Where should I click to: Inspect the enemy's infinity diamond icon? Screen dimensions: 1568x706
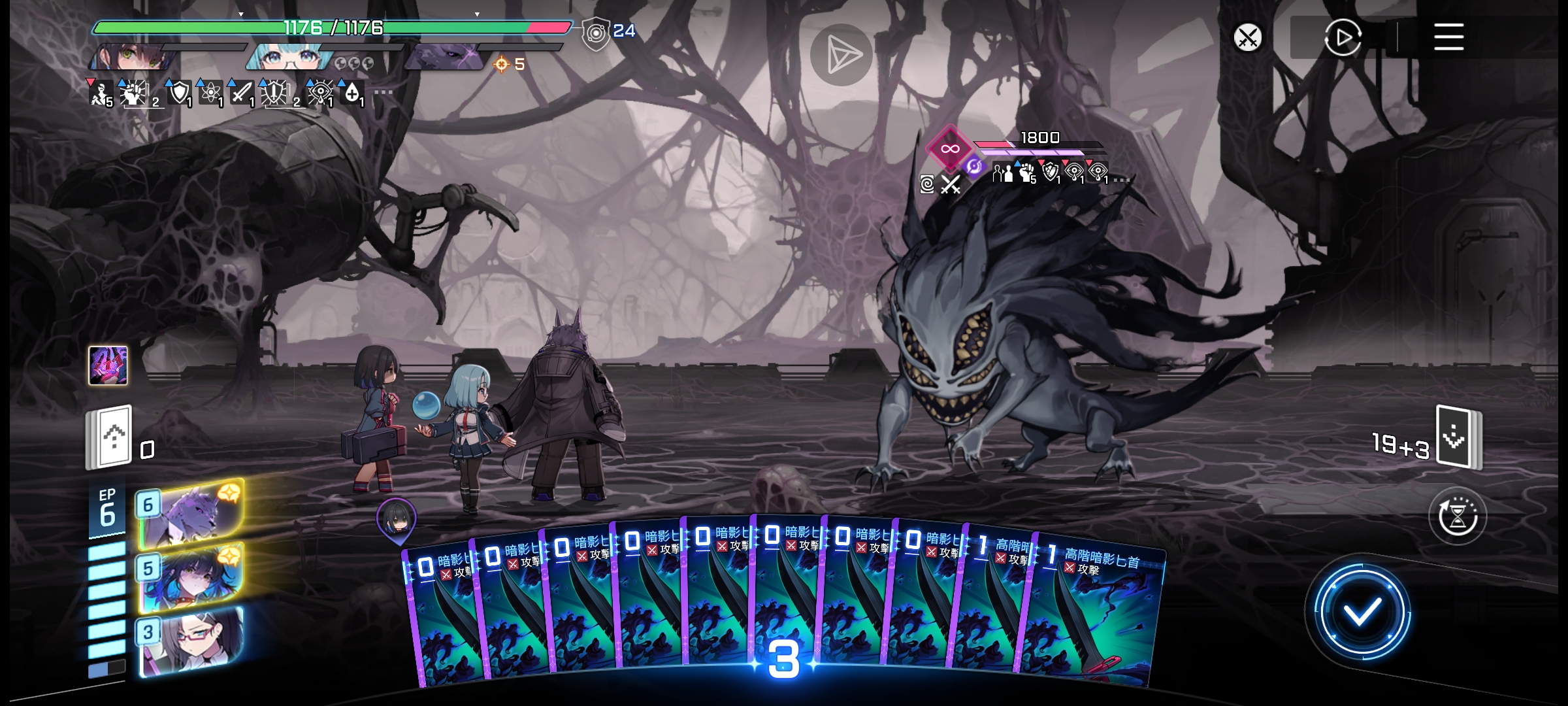point(950,148)
